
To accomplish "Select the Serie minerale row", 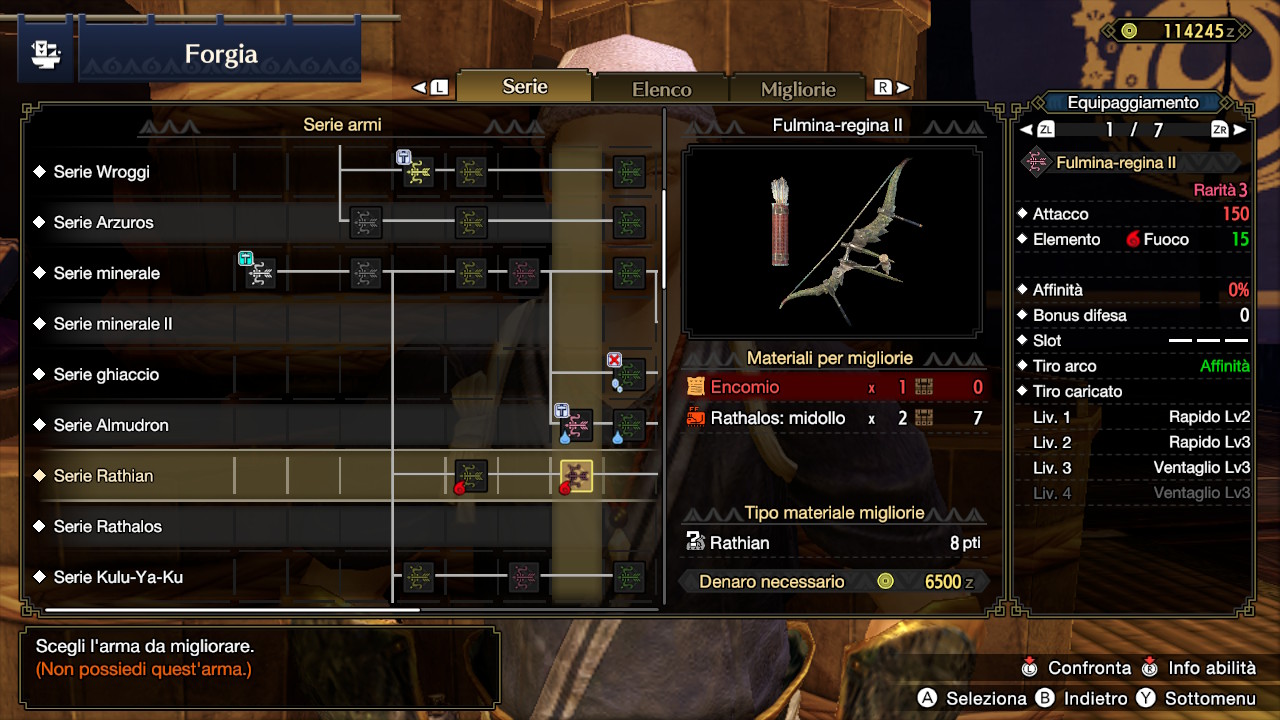I will (107, 273).
